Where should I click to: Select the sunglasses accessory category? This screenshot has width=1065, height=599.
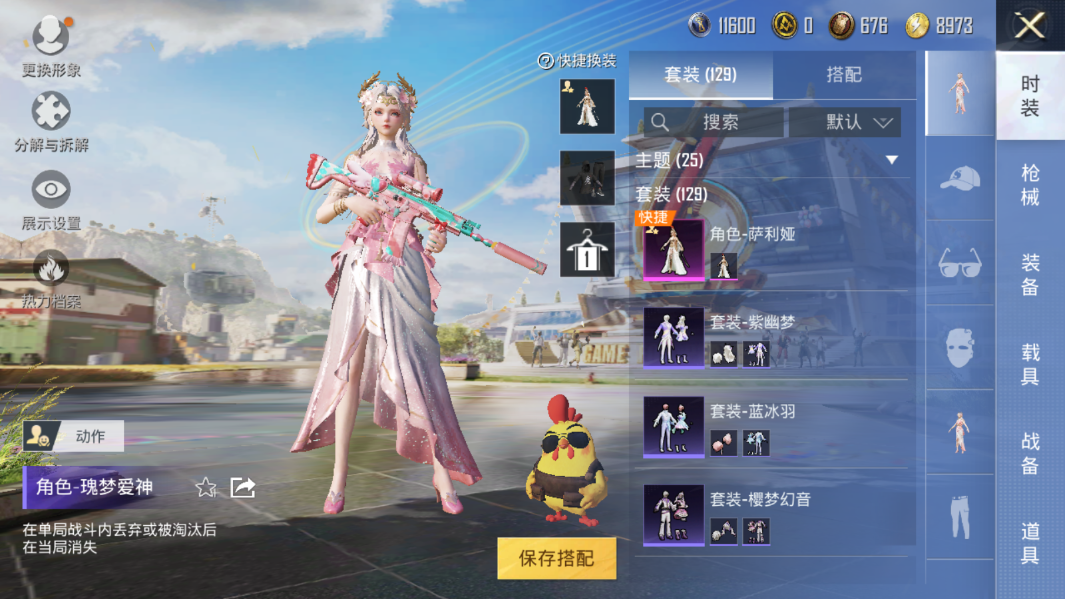pyautogui.click(x=960, y=264)
